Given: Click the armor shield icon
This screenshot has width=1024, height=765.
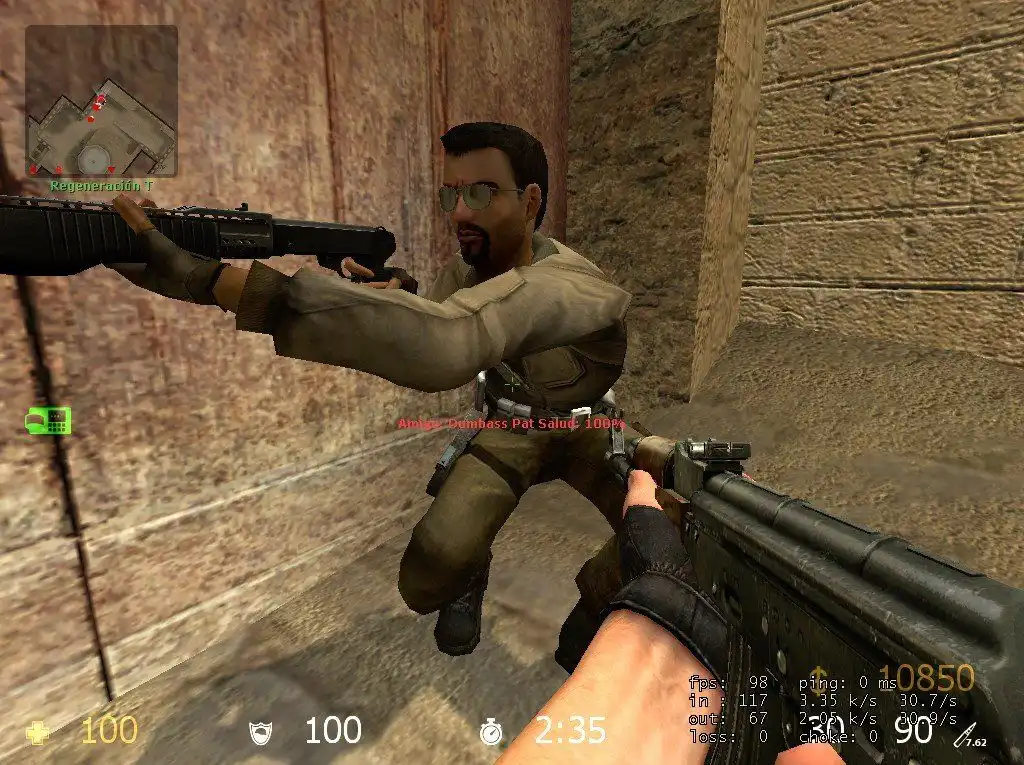Looking at the screenshot, I should tap(259, 733).
